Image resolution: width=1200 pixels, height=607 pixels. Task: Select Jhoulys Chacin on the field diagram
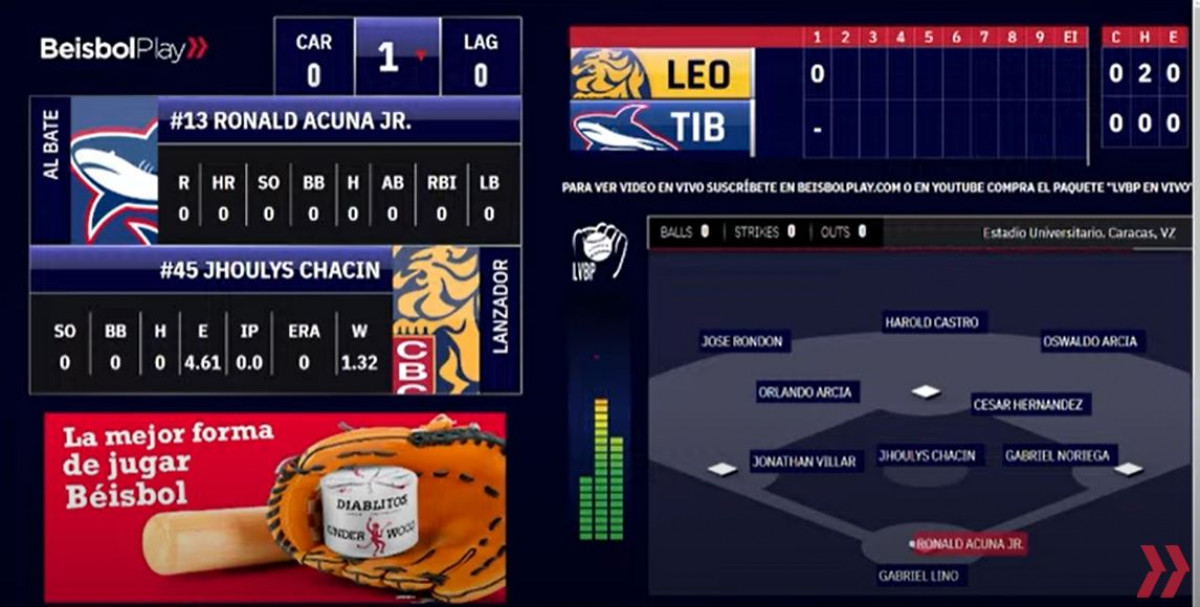pos(927,455)
